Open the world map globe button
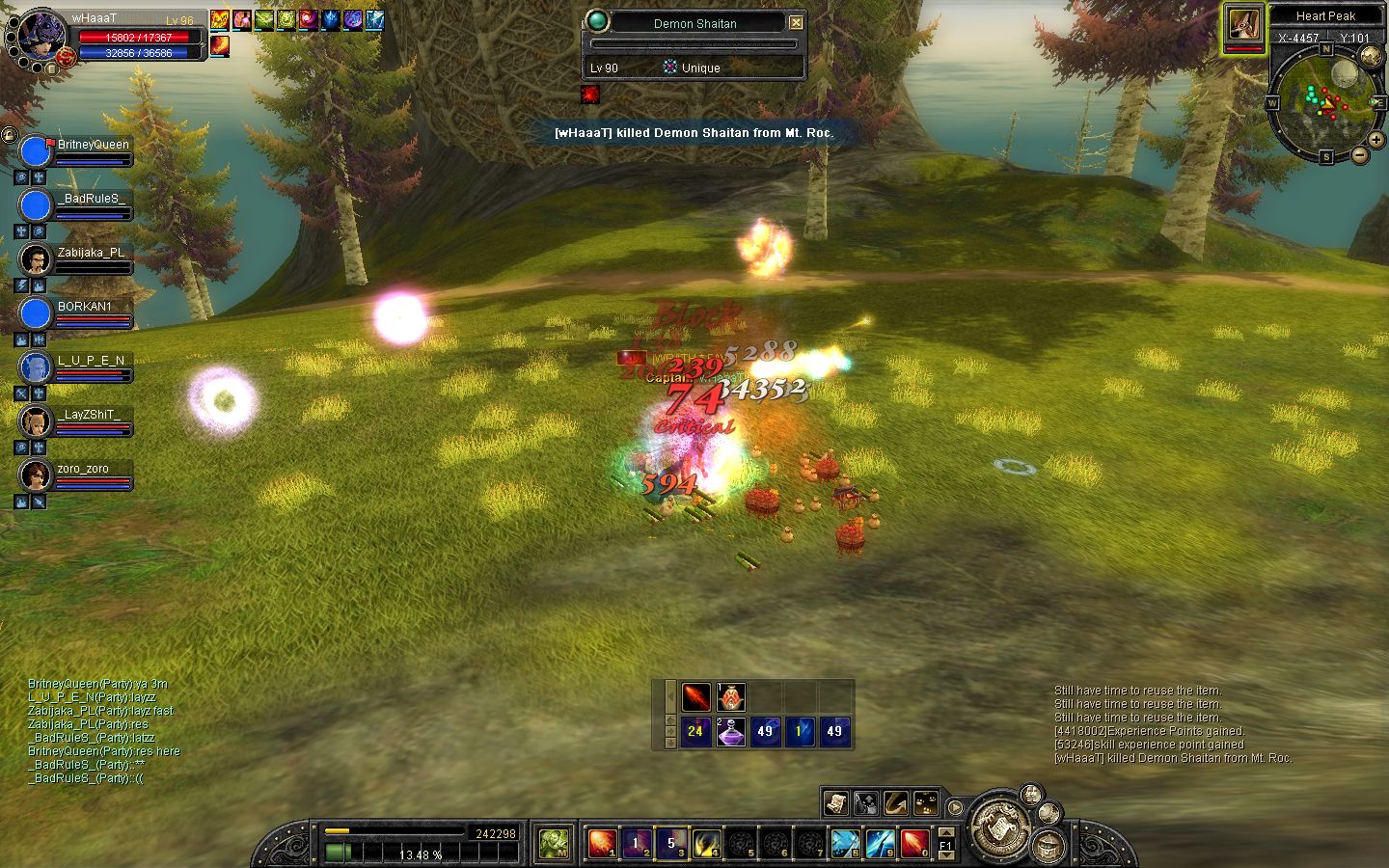This screenshot has height=868, width=1389. coord(1371,57)
